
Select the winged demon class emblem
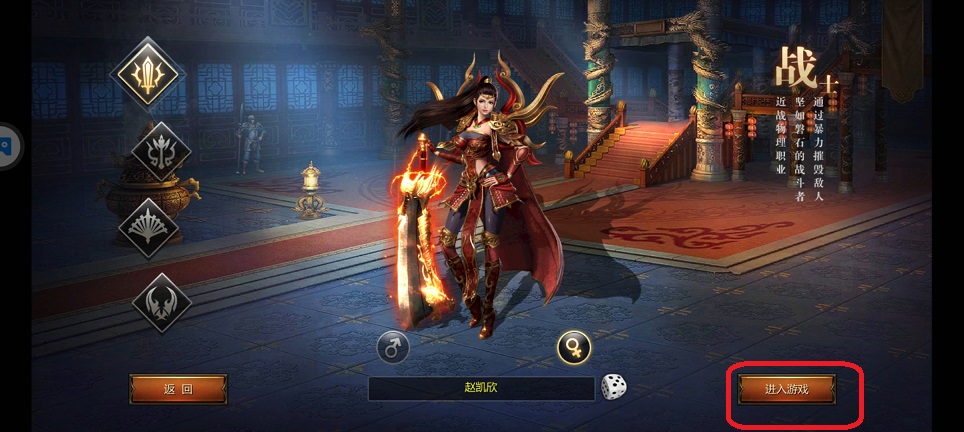coord(161,301)
